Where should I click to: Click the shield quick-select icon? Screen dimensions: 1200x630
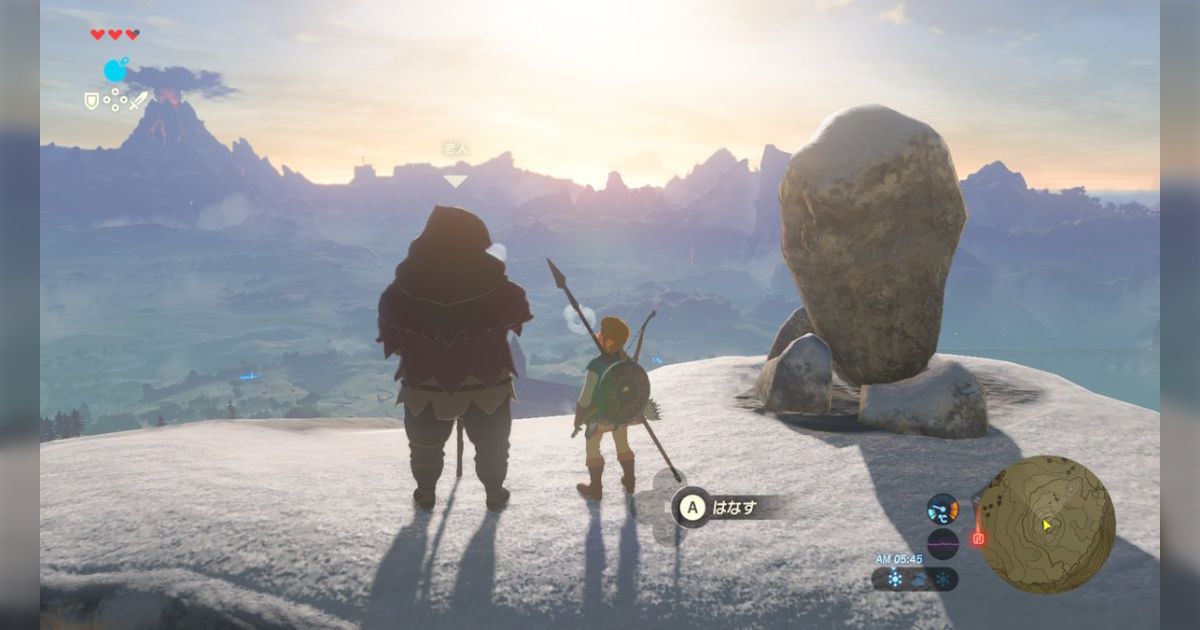(91, 100)
